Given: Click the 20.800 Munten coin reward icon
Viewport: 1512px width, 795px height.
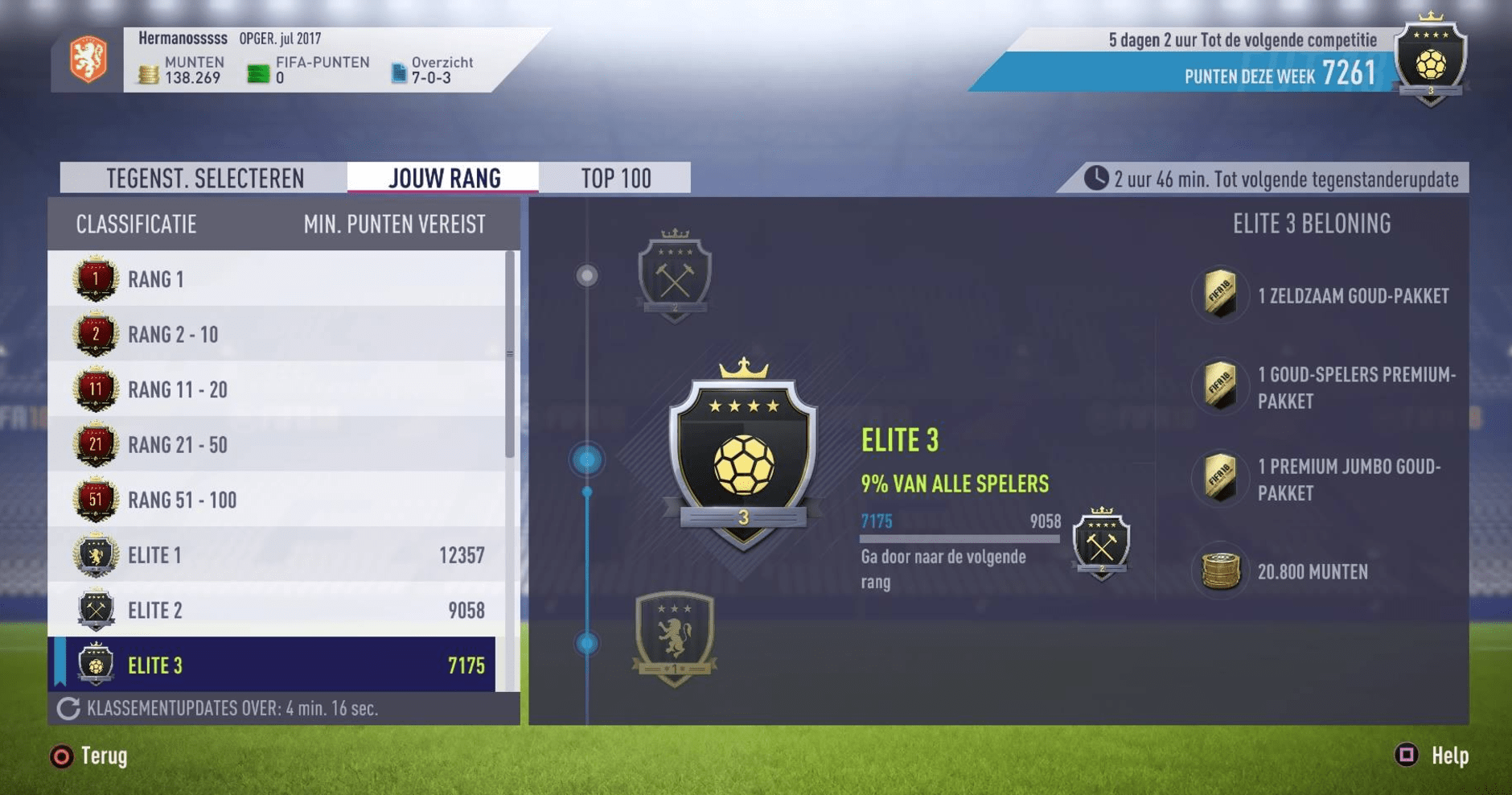Looking at the screenshot, I should [1219, 572].
